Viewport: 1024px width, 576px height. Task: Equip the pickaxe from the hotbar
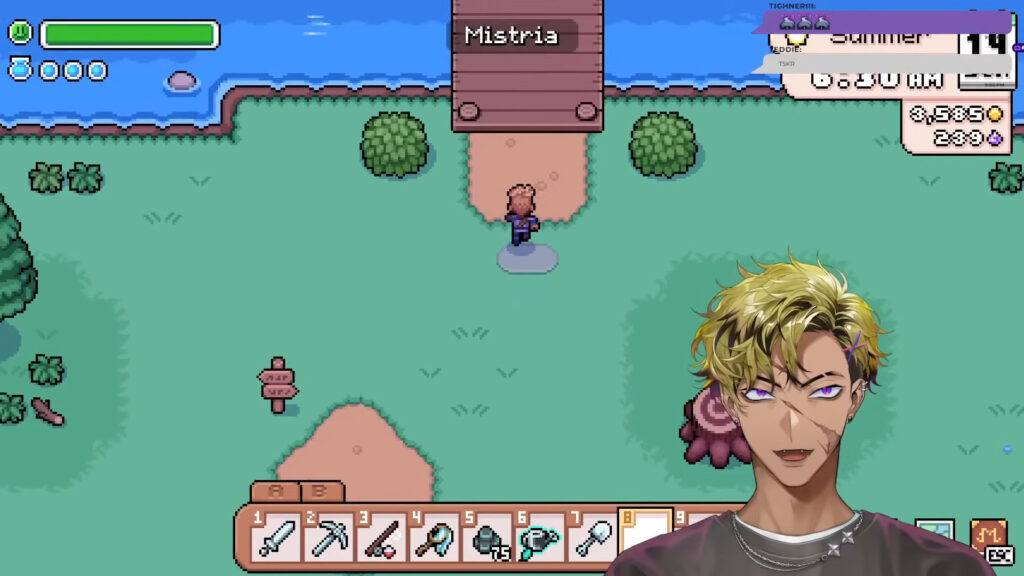327,539
